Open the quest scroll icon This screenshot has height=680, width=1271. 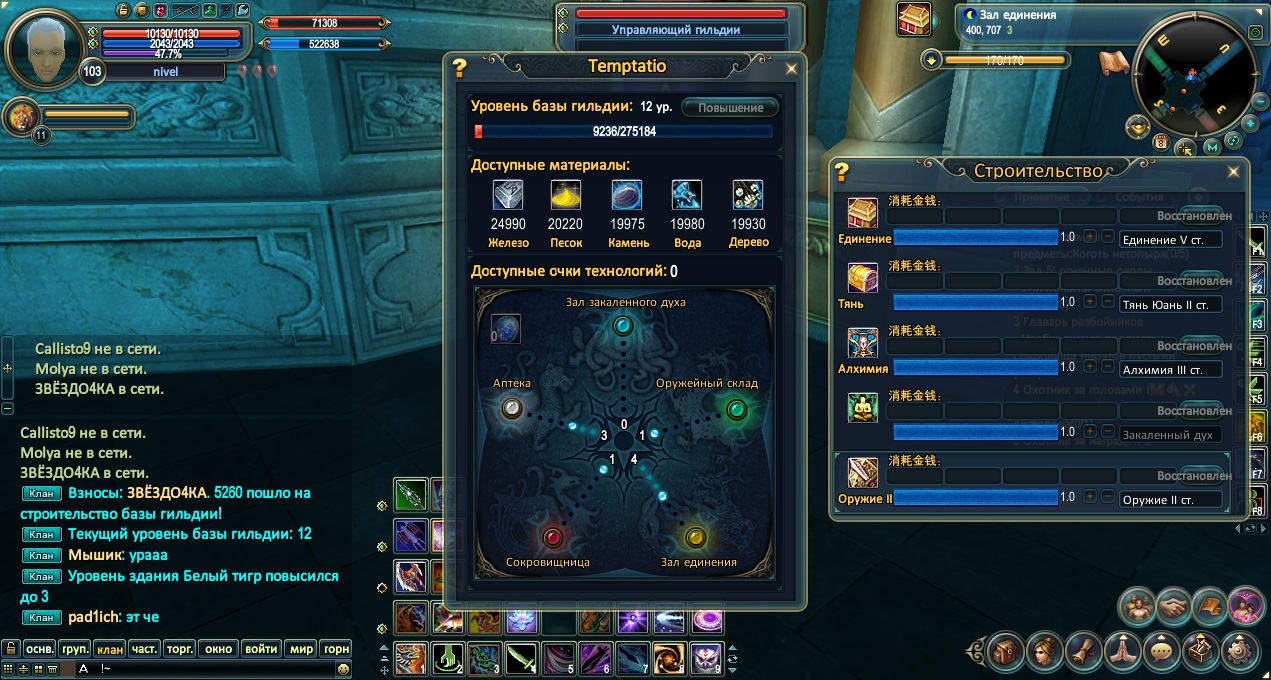tap(1082, 651)
